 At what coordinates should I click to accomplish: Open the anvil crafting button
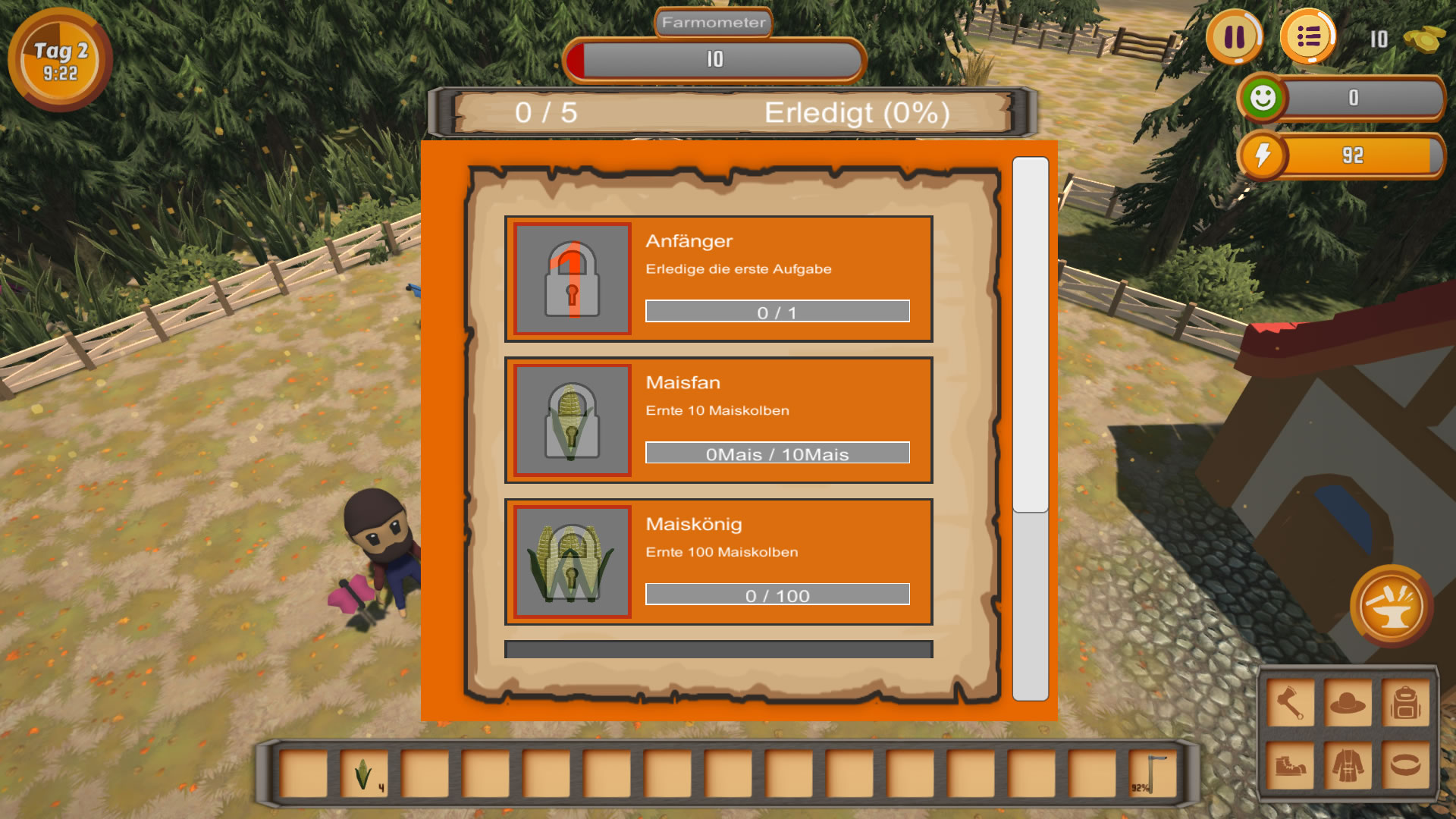1391,606
